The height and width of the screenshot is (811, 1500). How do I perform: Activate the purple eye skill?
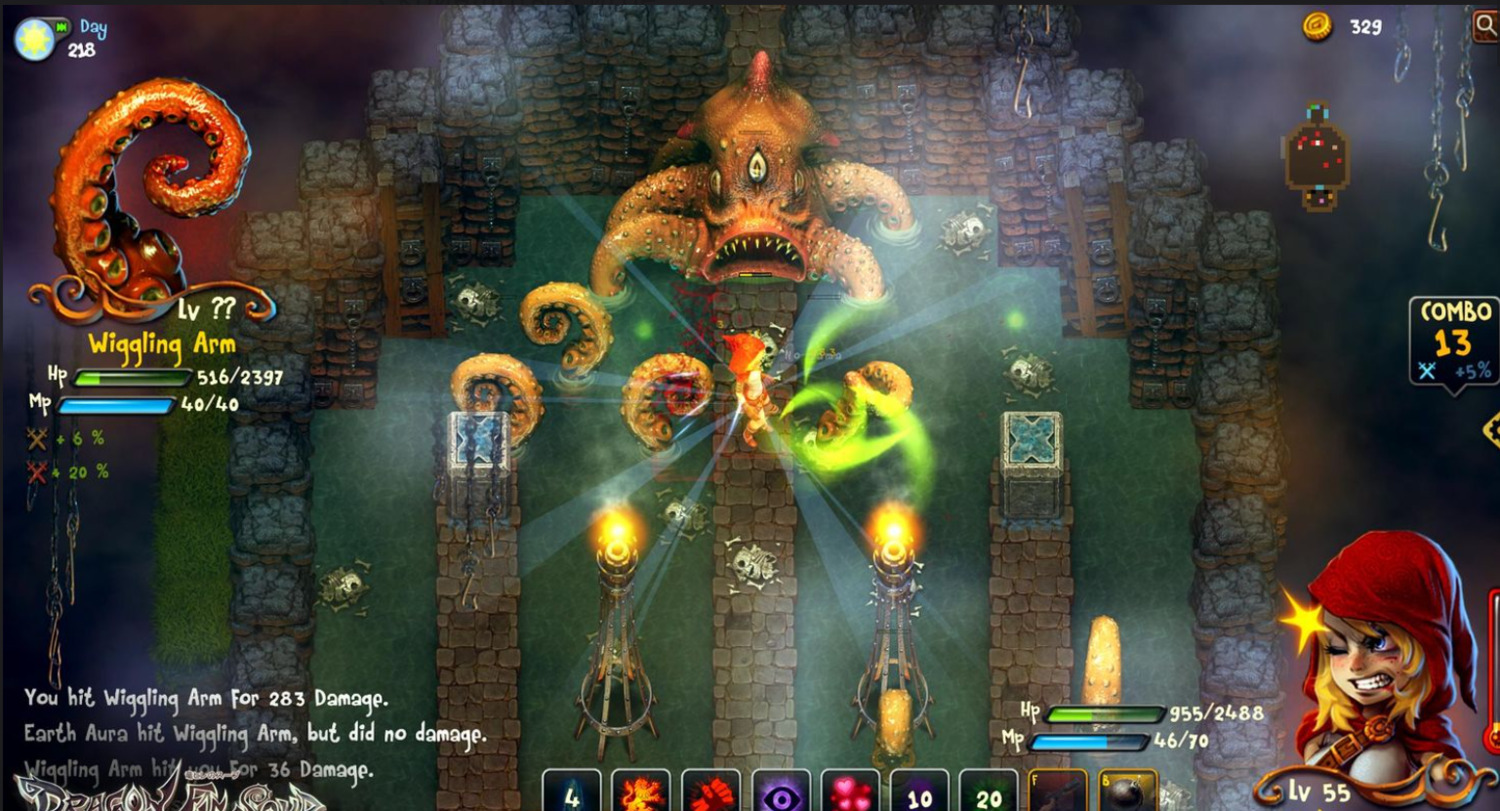(780, 791)
